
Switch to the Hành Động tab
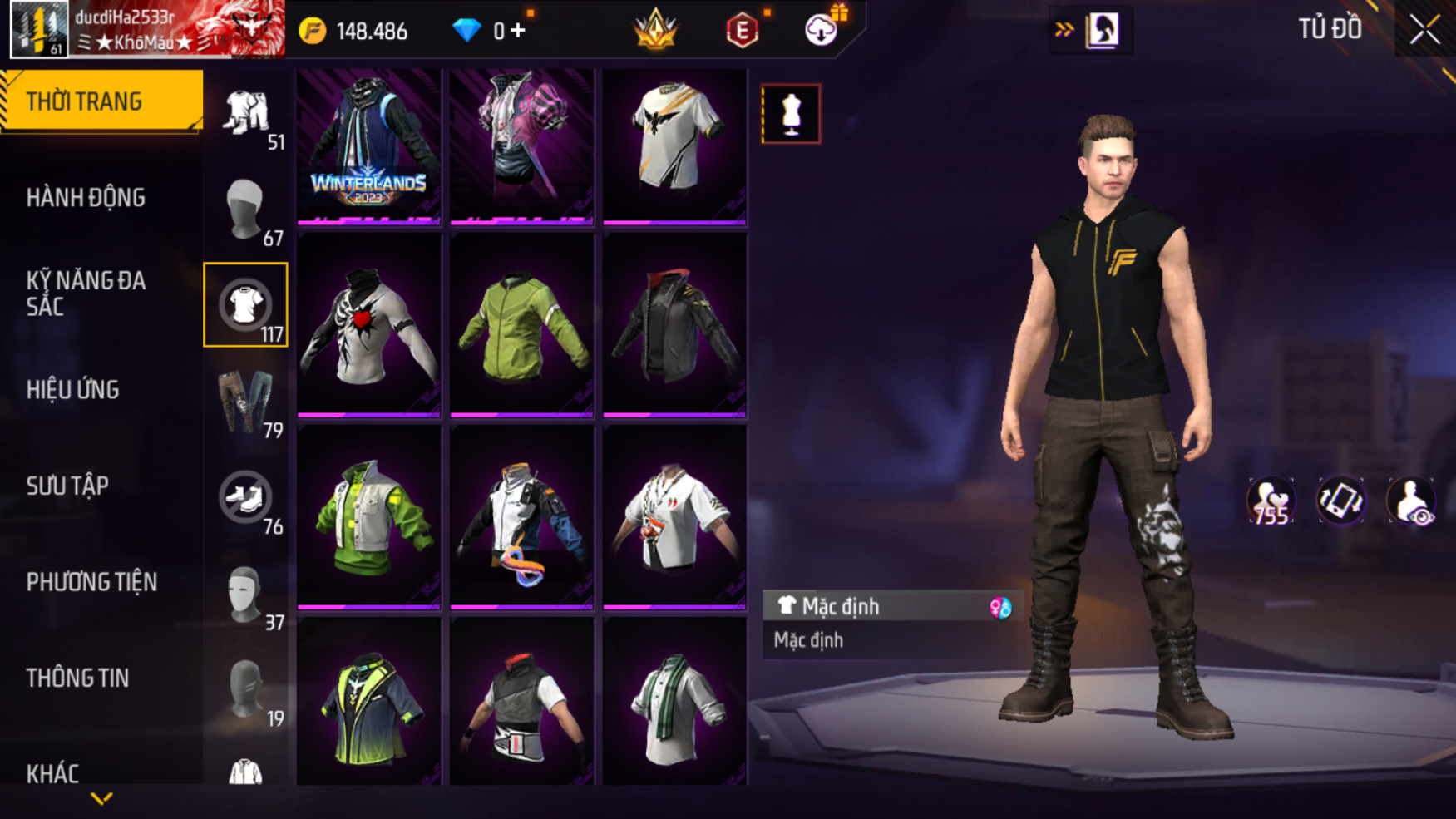pyautogui.click(x=86, y=198)
